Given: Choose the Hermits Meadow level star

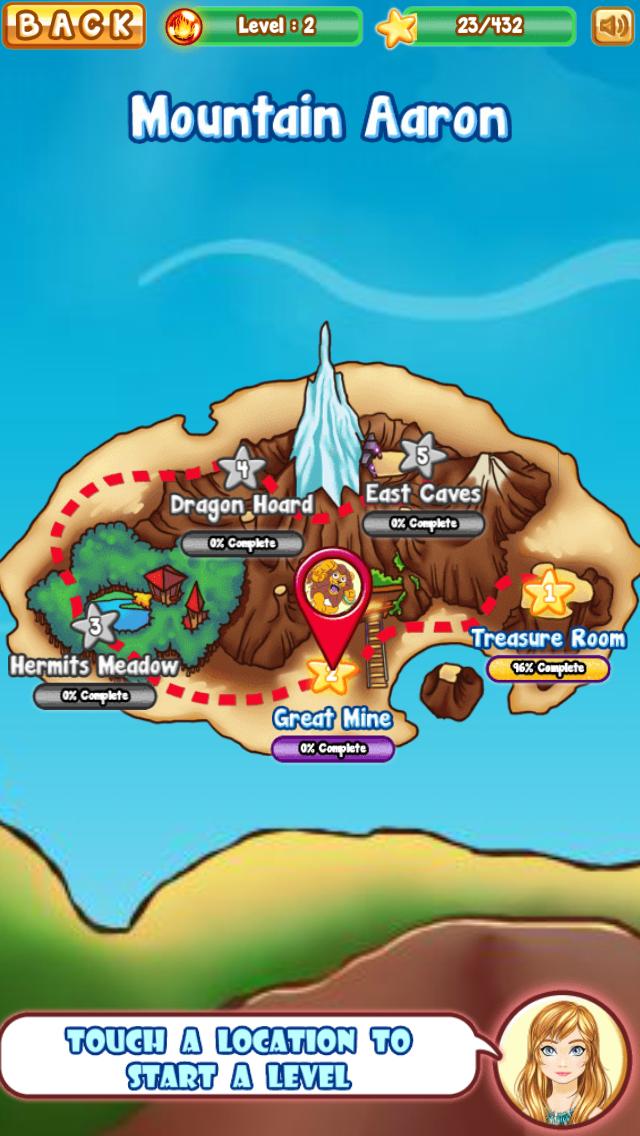Looking at the screenshot, I should [96, 627].
